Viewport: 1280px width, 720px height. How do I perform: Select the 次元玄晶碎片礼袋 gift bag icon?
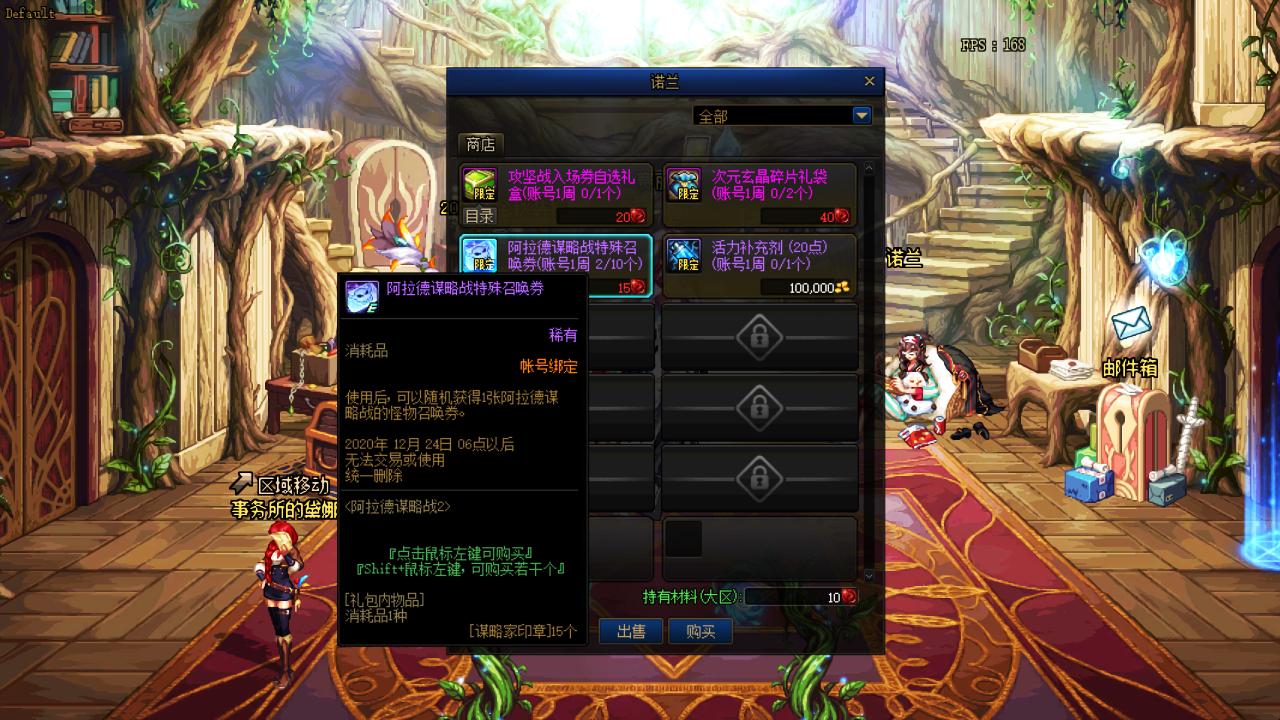(685, 183)
